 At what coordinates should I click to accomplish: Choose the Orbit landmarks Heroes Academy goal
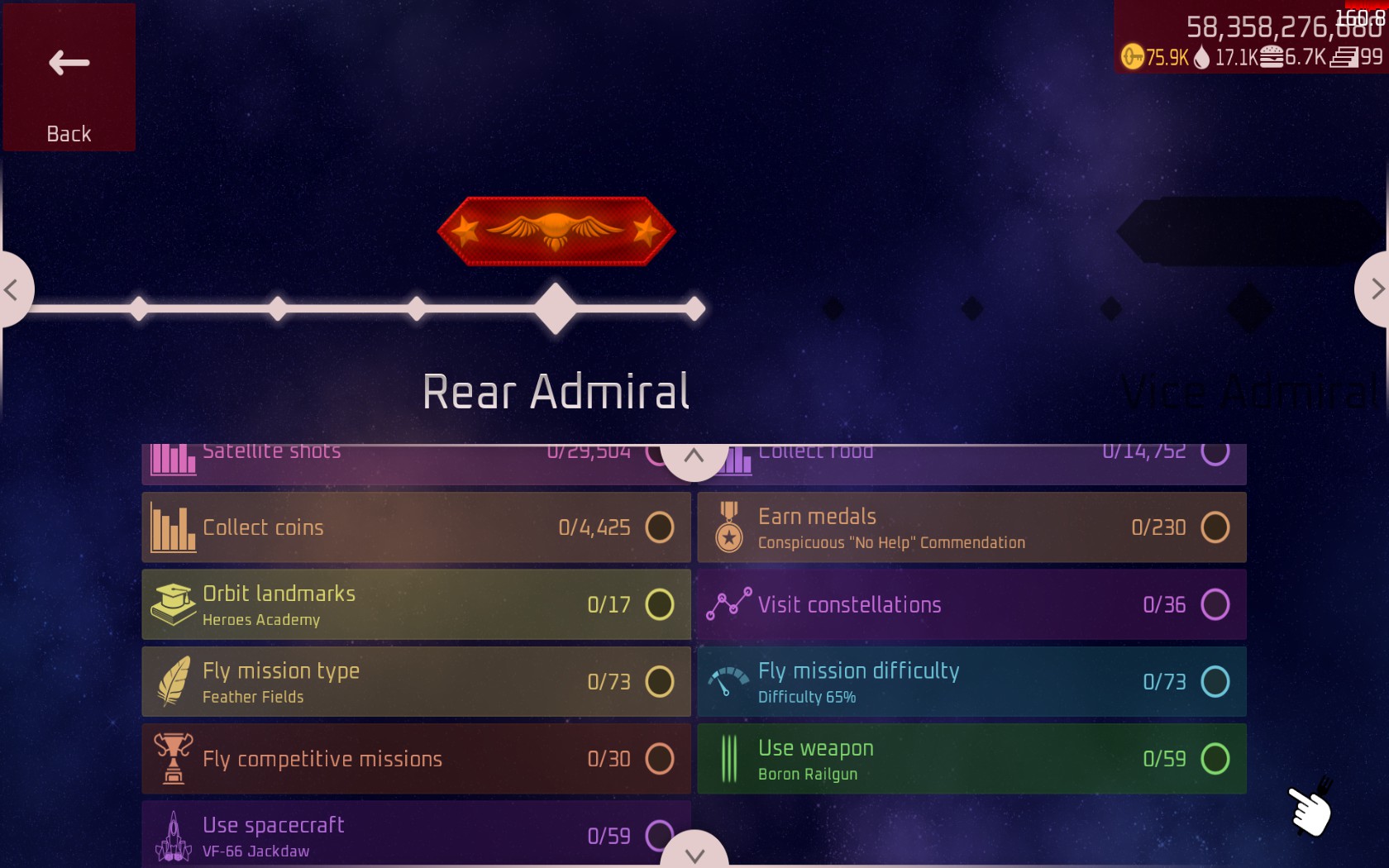click(416, 604)
